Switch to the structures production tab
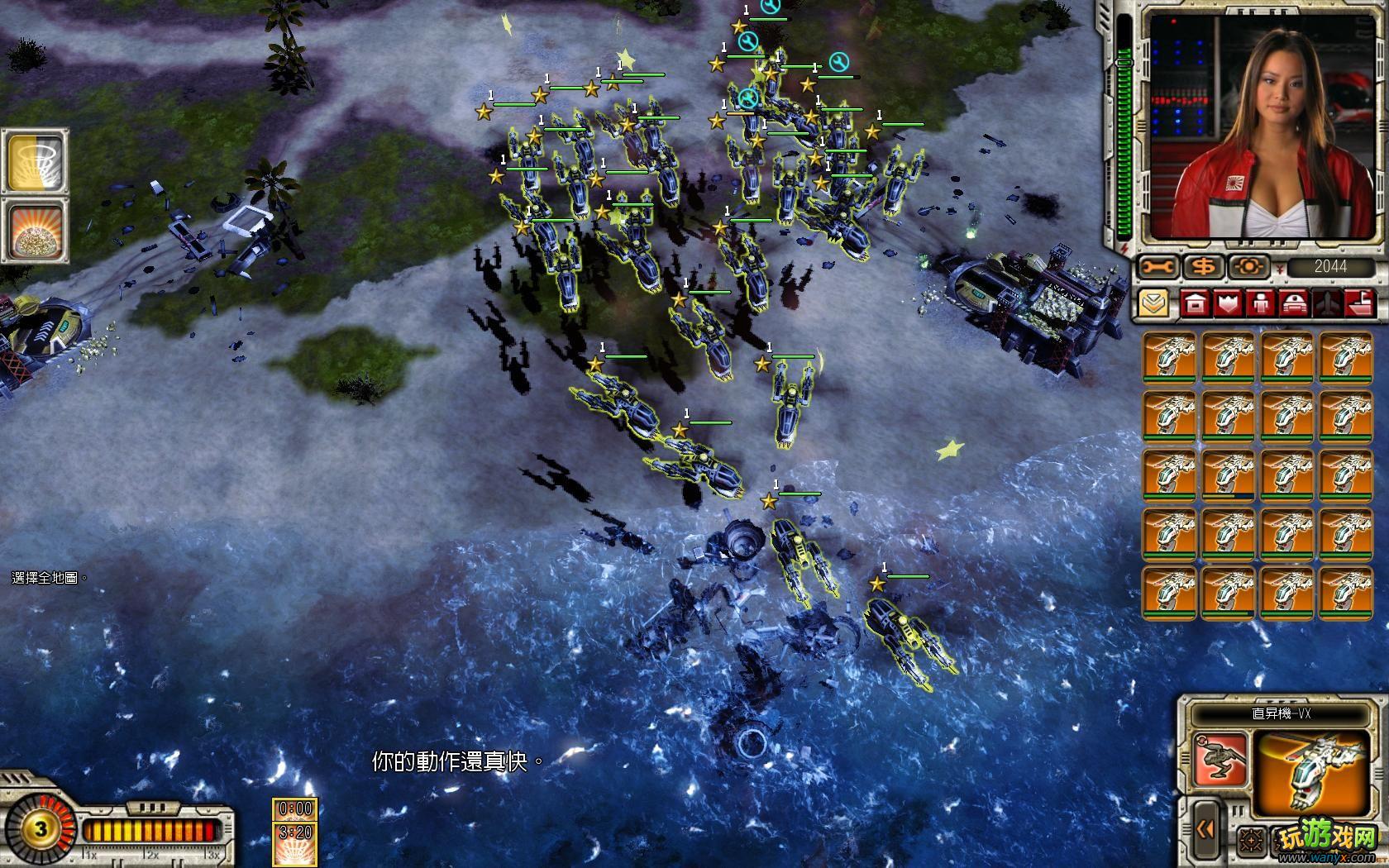Viewport: 1389px width, 868px height. click(1195, 303)
